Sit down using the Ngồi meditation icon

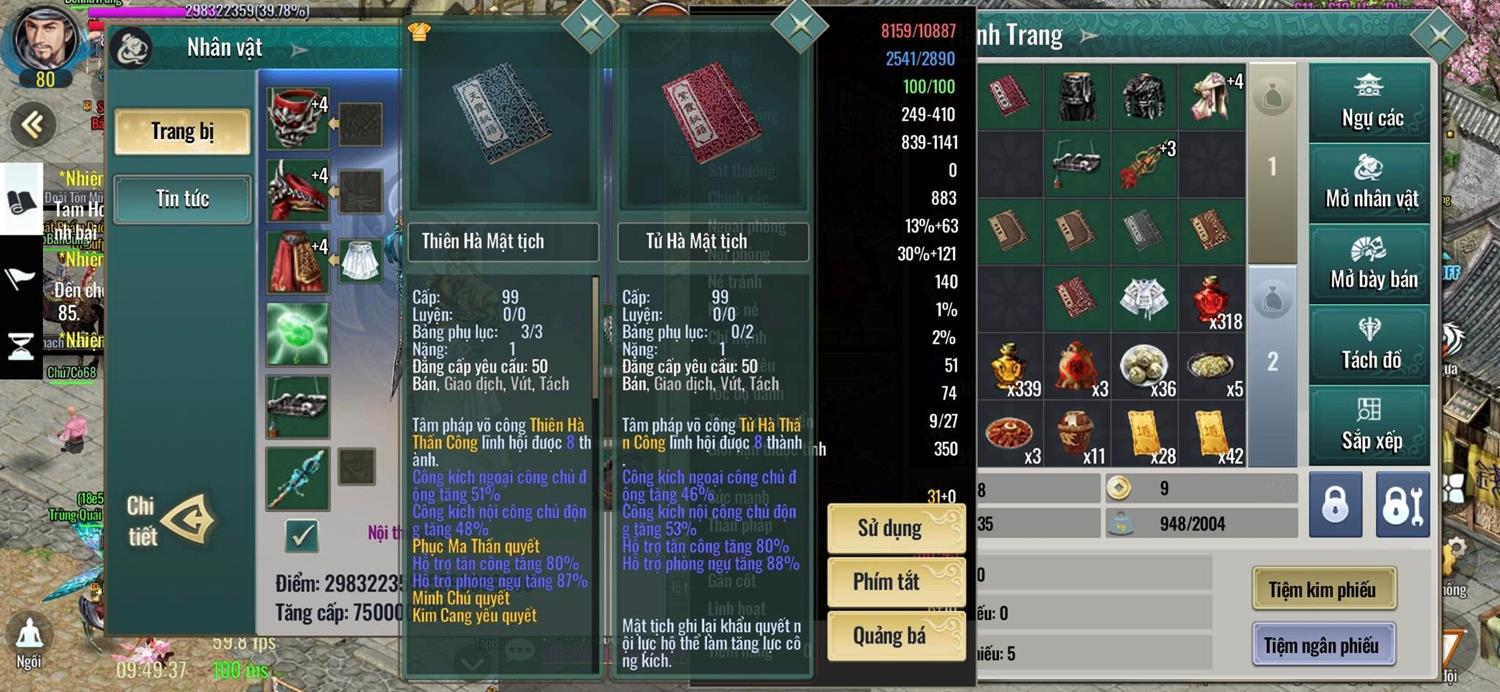[29, 640]
